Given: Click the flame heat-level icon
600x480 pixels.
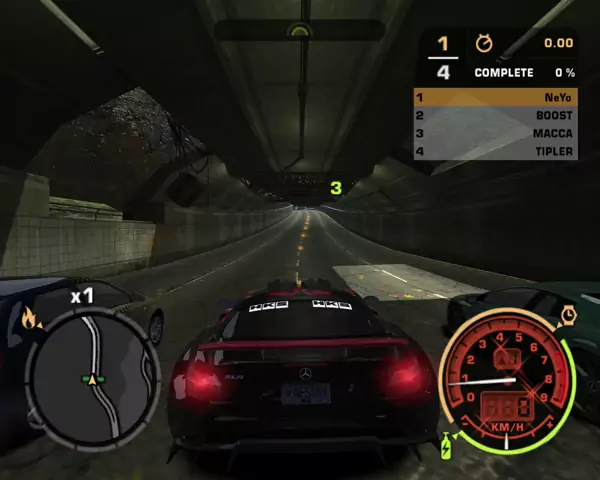Looking at the screenshot, I should (28, 319).
